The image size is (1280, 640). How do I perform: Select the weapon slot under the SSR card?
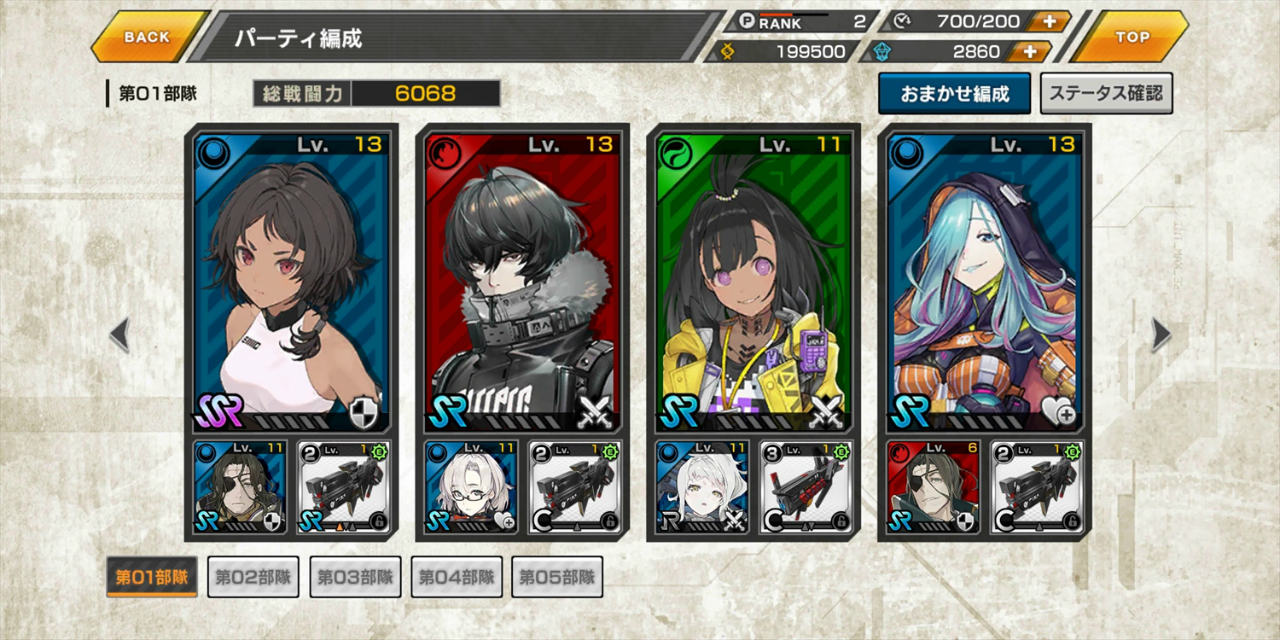coord(344,486)
